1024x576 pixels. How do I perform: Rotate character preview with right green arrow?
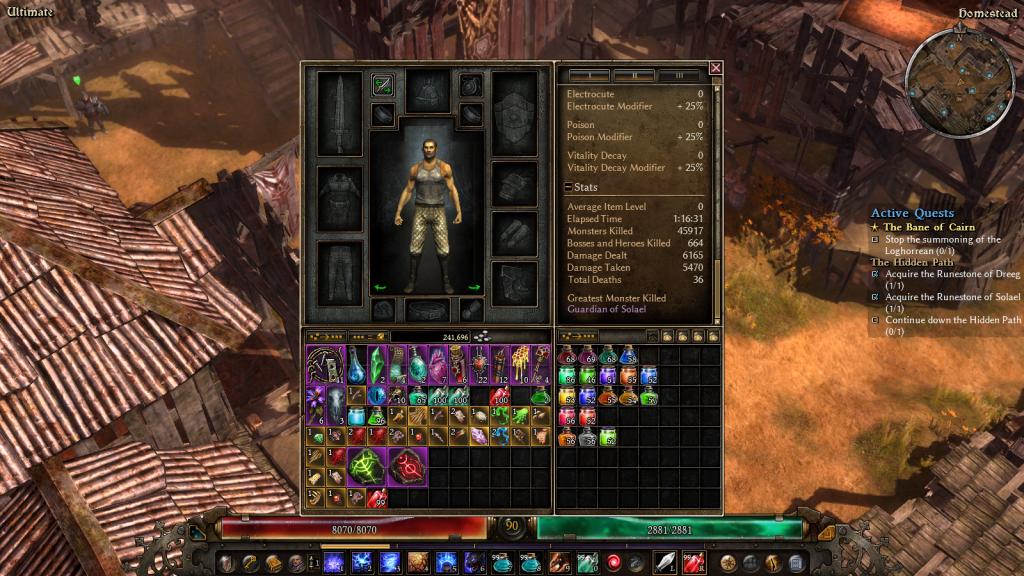tap(474, 288)
